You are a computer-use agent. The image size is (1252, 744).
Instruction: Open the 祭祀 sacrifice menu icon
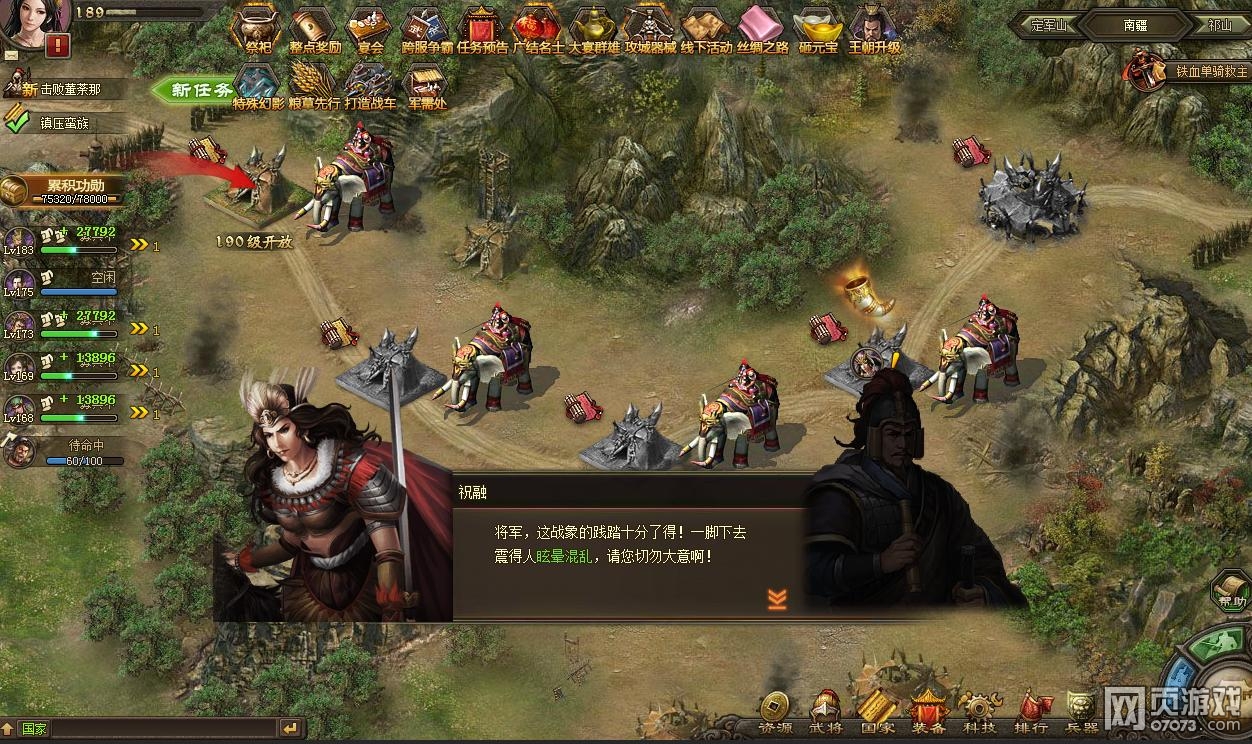[258, 30]
